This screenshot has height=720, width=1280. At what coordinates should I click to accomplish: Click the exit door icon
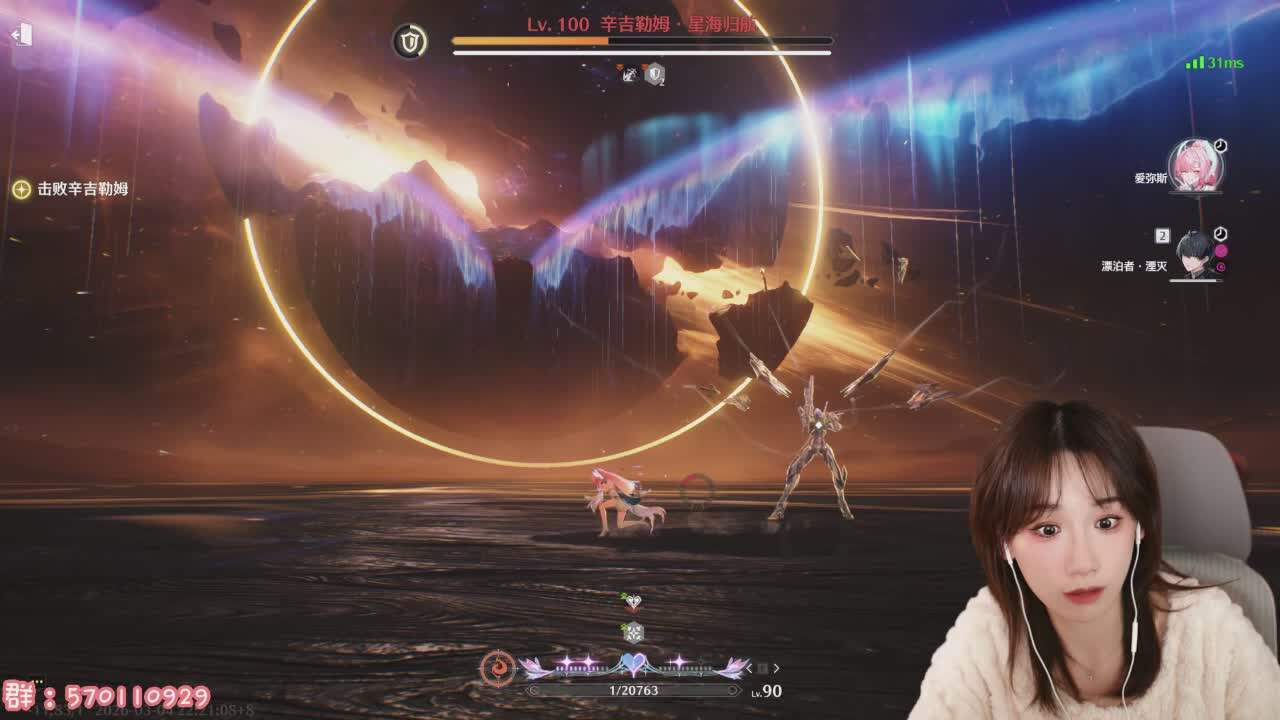click(x=22, y=35)
